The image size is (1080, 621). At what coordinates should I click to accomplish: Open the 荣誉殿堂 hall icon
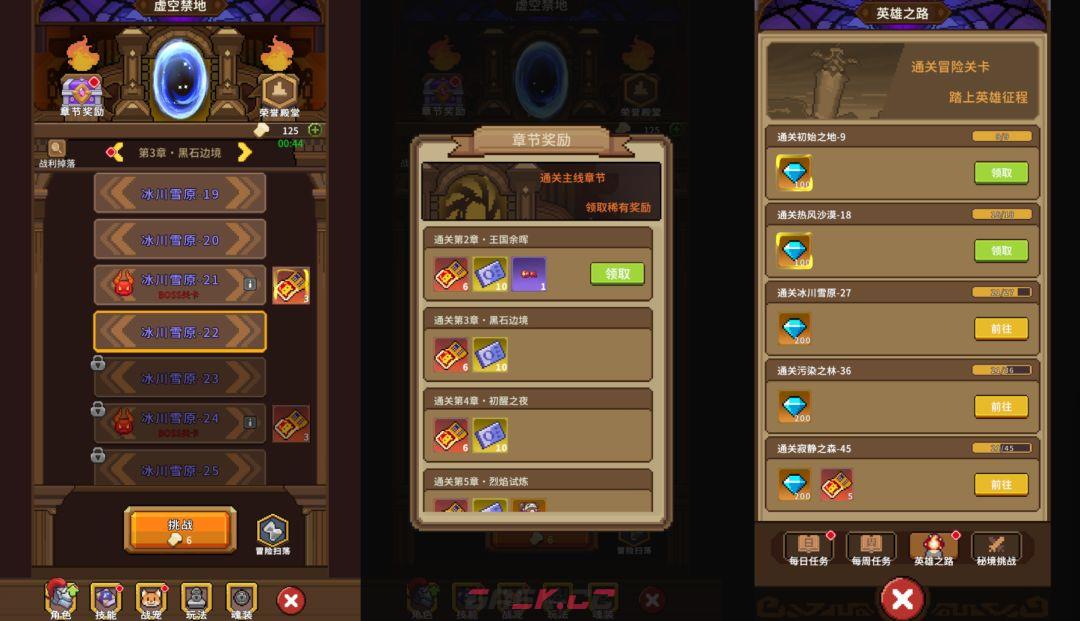[x=279, y=93]
